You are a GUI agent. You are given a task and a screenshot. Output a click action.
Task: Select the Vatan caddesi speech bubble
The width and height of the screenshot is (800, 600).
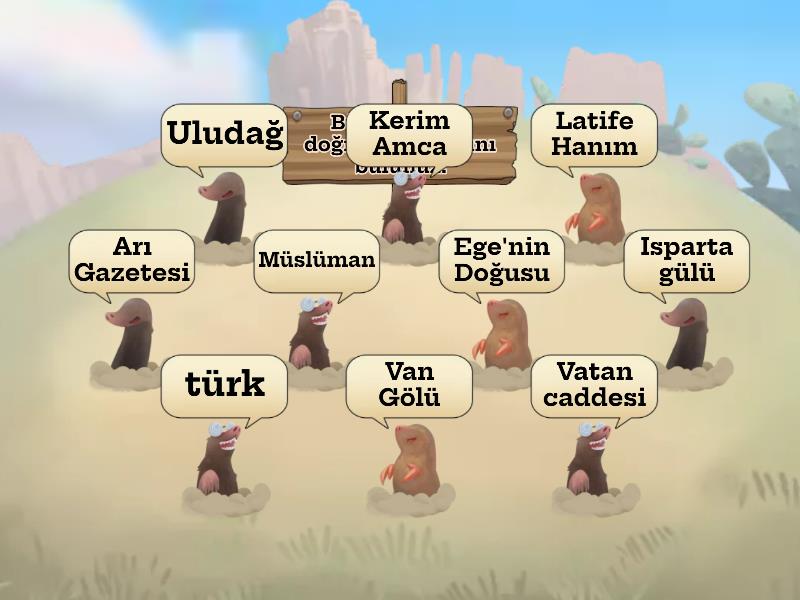coord(594,385)
